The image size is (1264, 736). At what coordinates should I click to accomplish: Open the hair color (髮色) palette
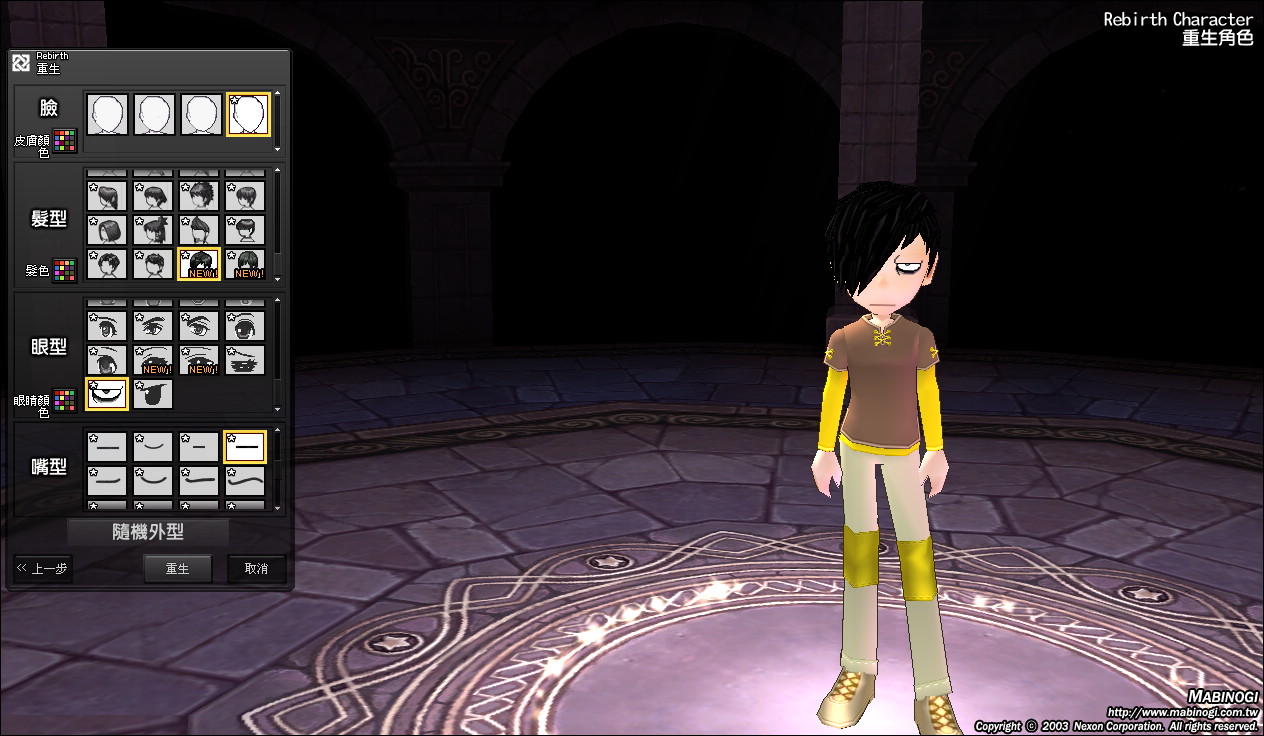[65, 270]
